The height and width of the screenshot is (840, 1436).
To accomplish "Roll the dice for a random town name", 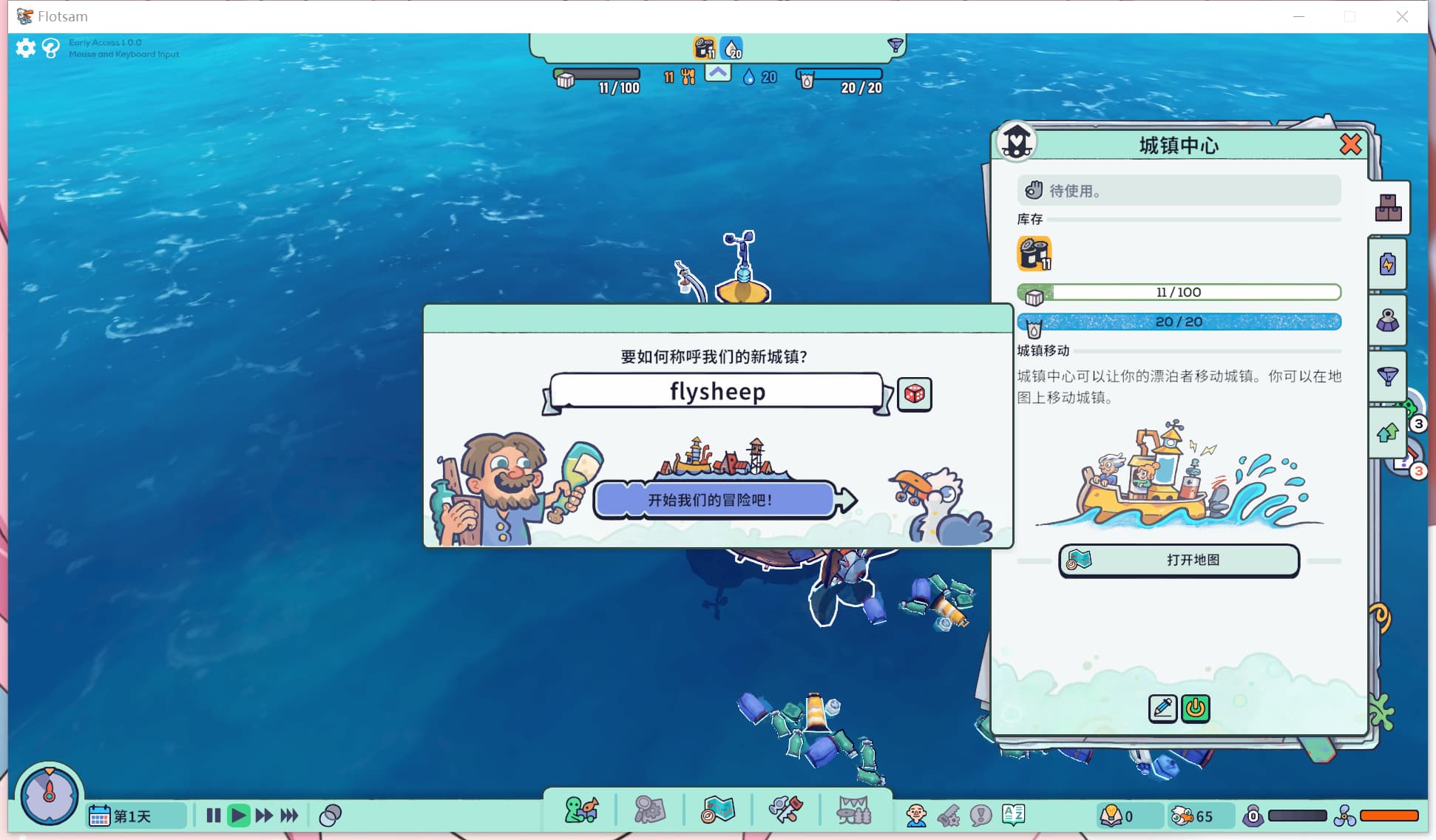I will pyautogui.click(x=914, y=394).
